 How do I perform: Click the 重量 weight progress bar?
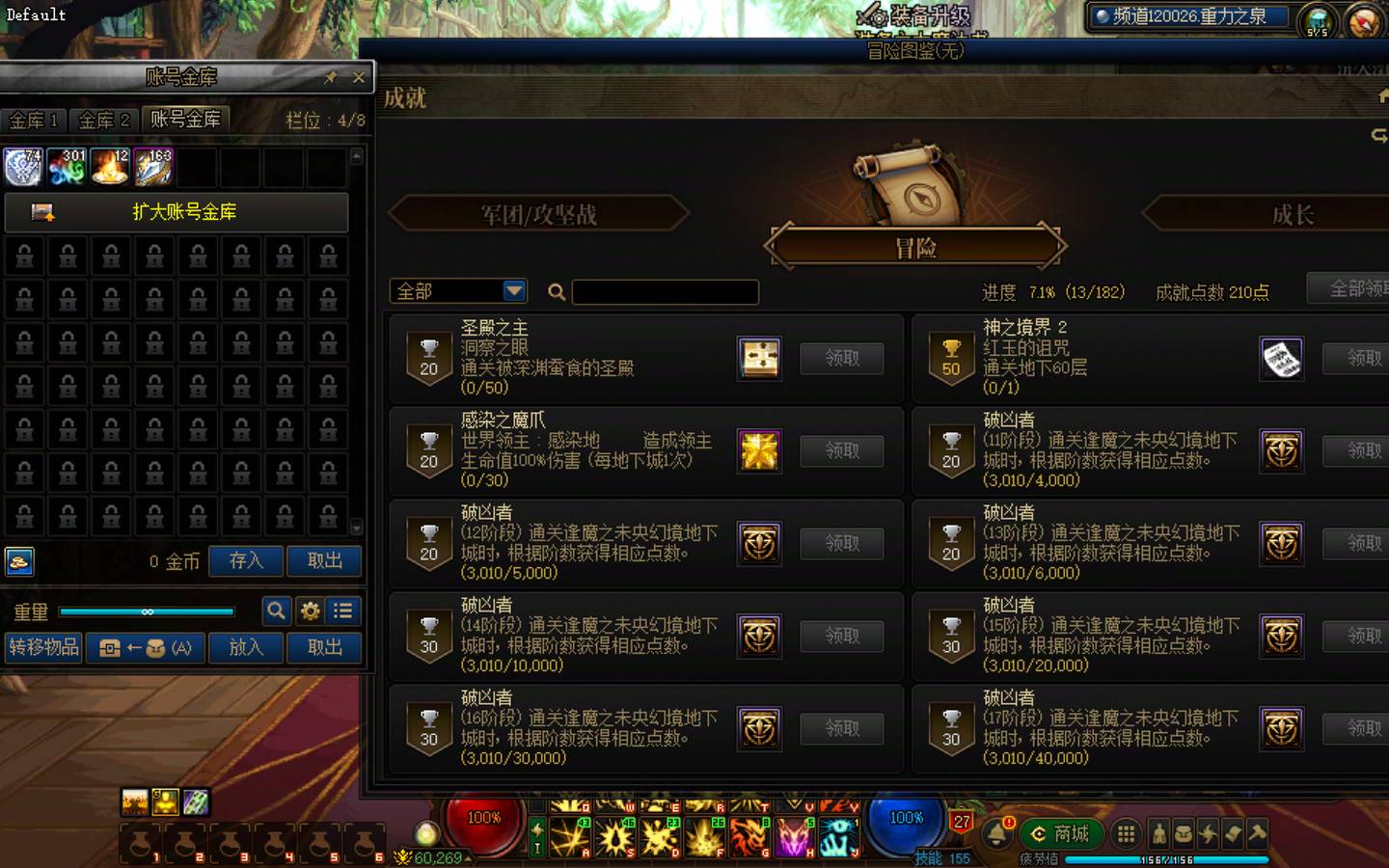[x=145, y=610]
